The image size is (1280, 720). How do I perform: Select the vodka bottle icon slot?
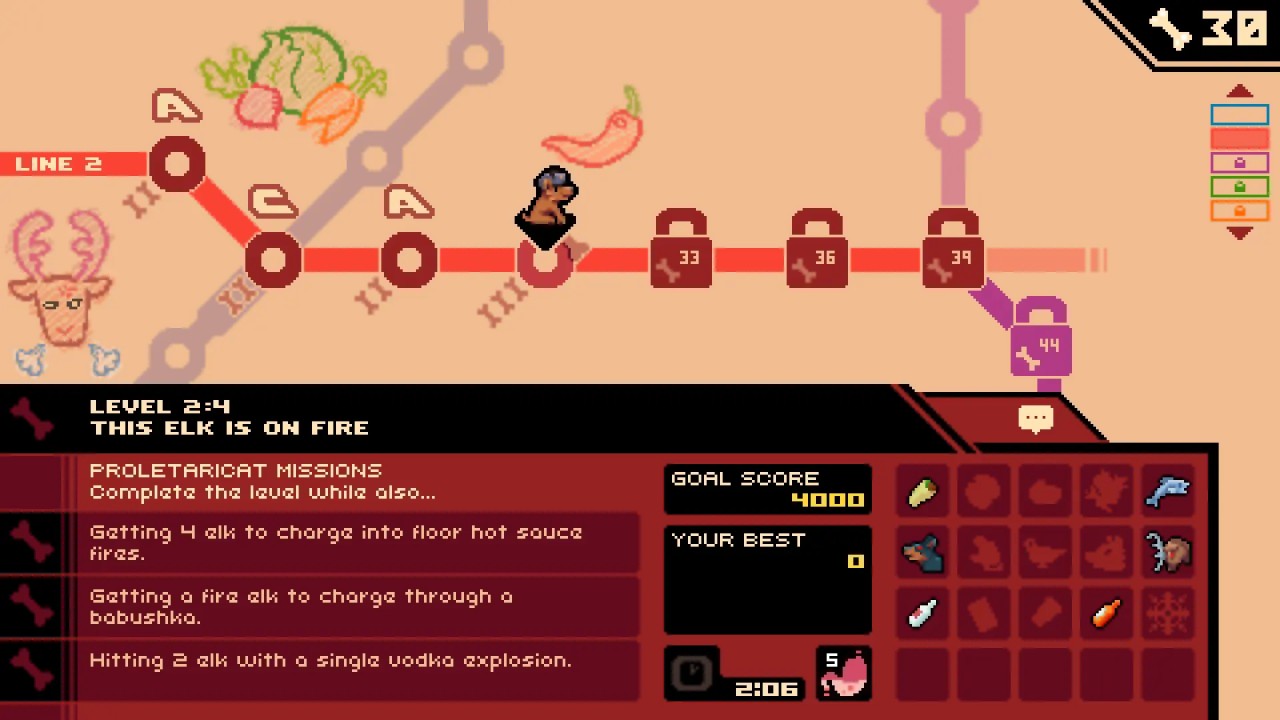(x=922, y=614)
